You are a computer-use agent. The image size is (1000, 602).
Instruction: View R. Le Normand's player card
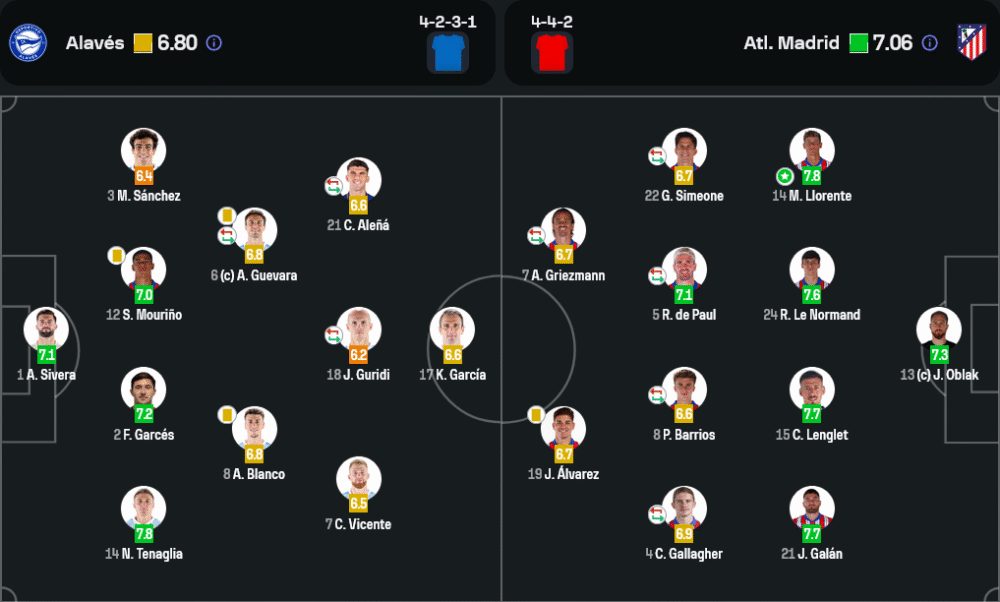(x=811, y=270)
